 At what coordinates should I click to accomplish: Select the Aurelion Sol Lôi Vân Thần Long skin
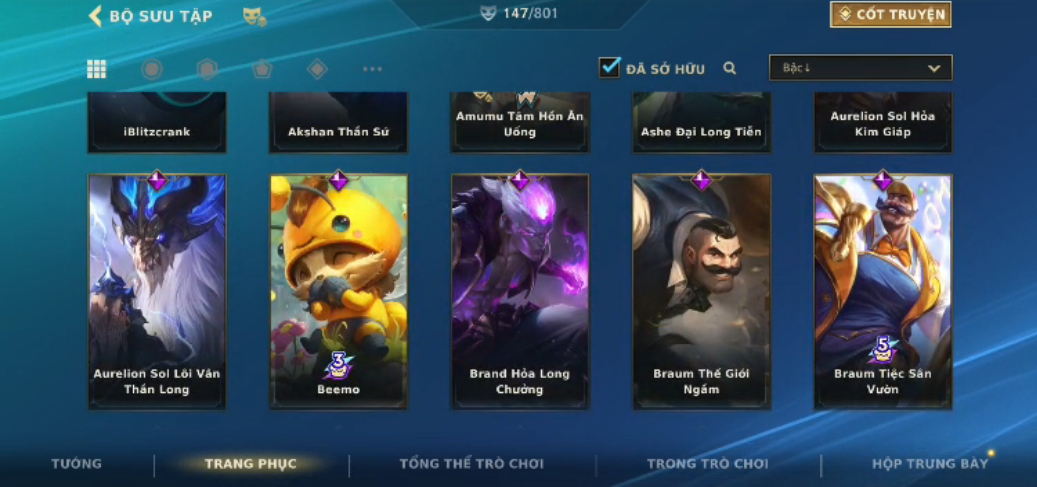click(157, 291)
